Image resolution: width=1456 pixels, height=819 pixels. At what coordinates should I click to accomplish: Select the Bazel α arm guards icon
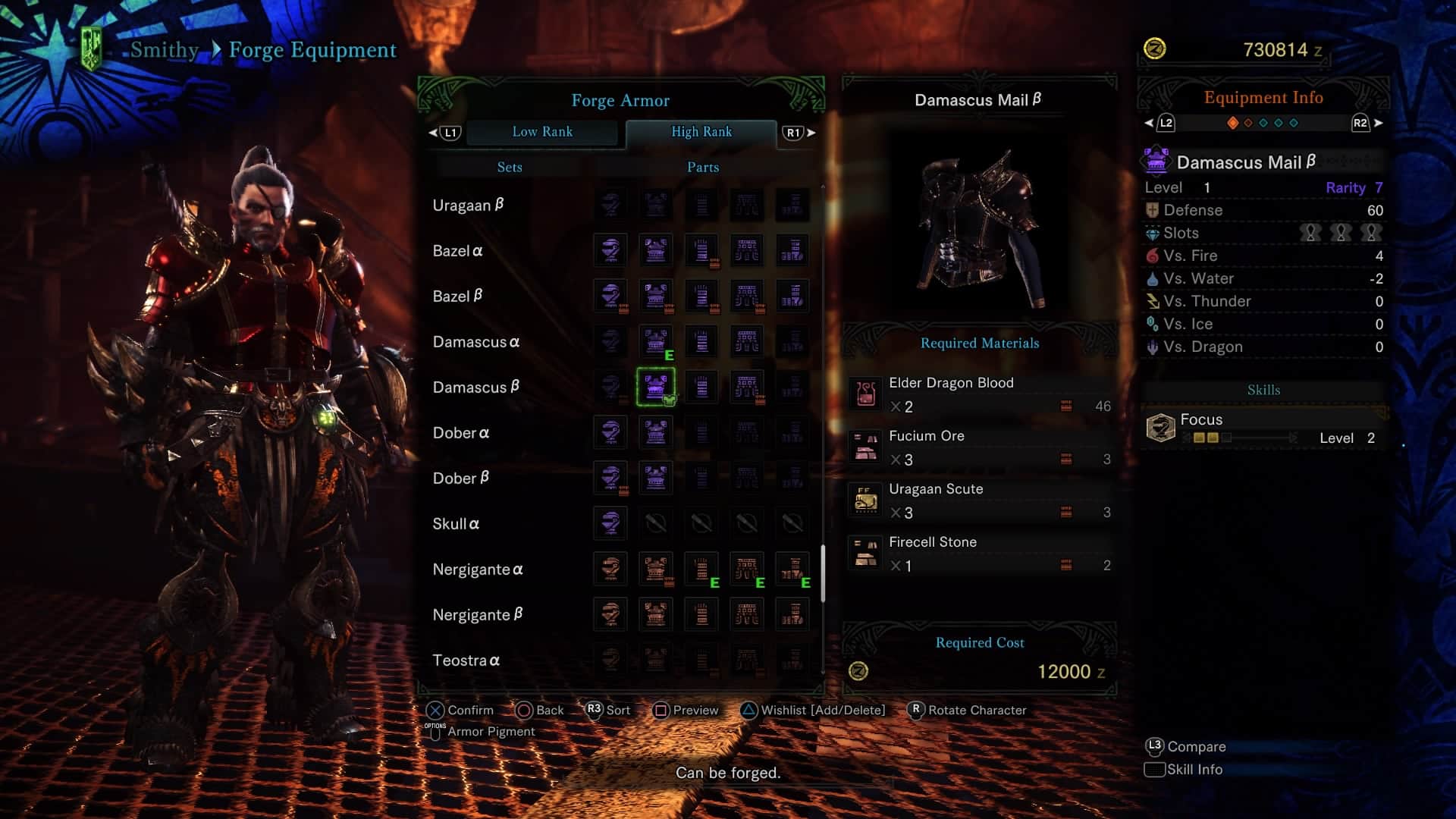(x=701, y=250)
